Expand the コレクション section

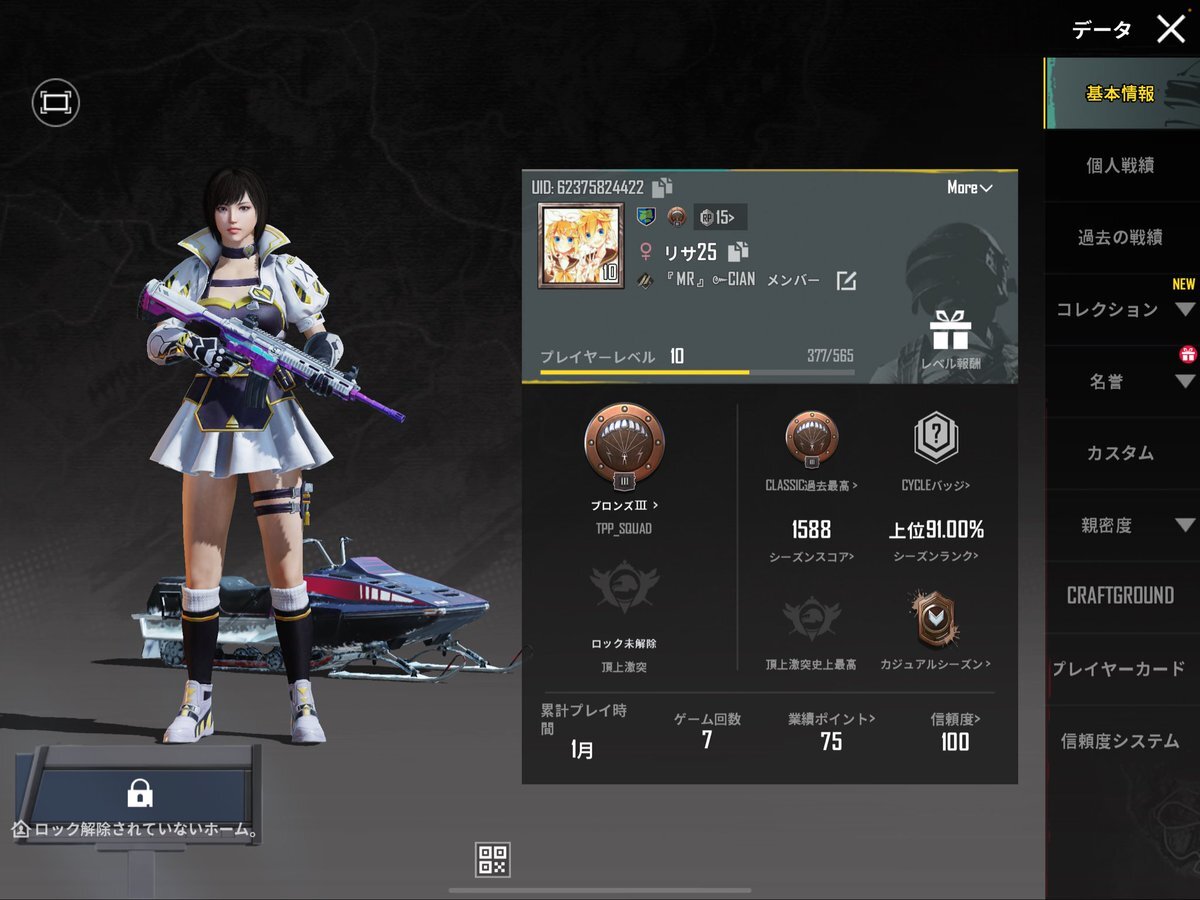[x=1120, y=310]
